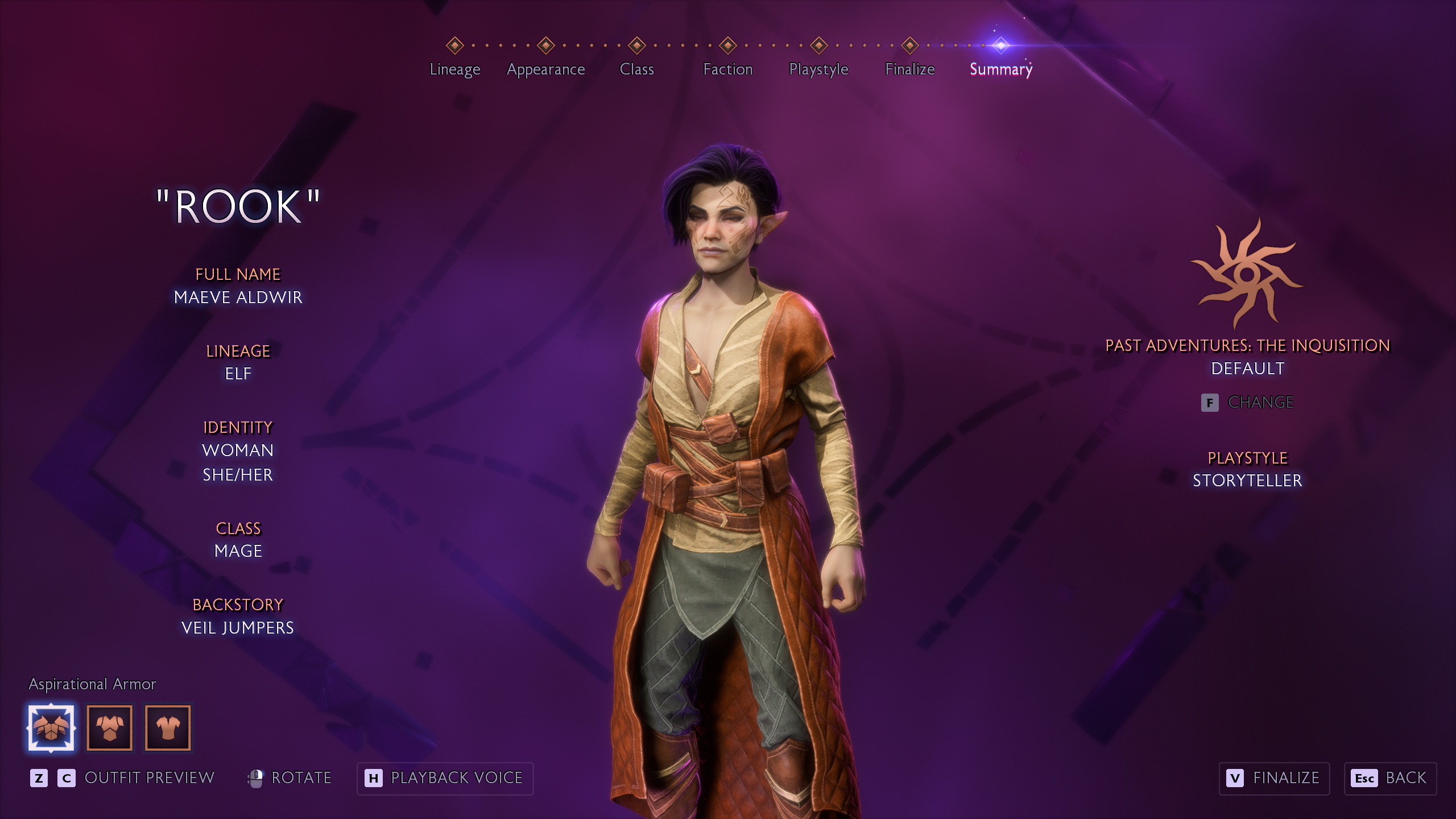Change the Past Adventures Inquisition setting

tap(1248, 402)
